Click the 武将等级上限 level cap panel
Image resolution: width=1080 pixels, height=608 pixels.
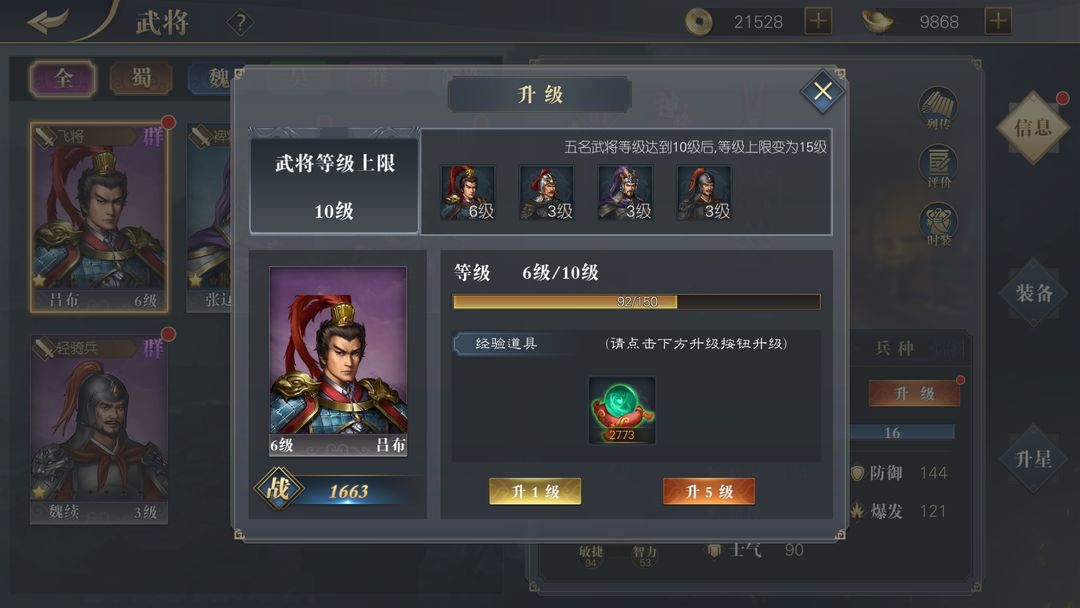[334, 181]
